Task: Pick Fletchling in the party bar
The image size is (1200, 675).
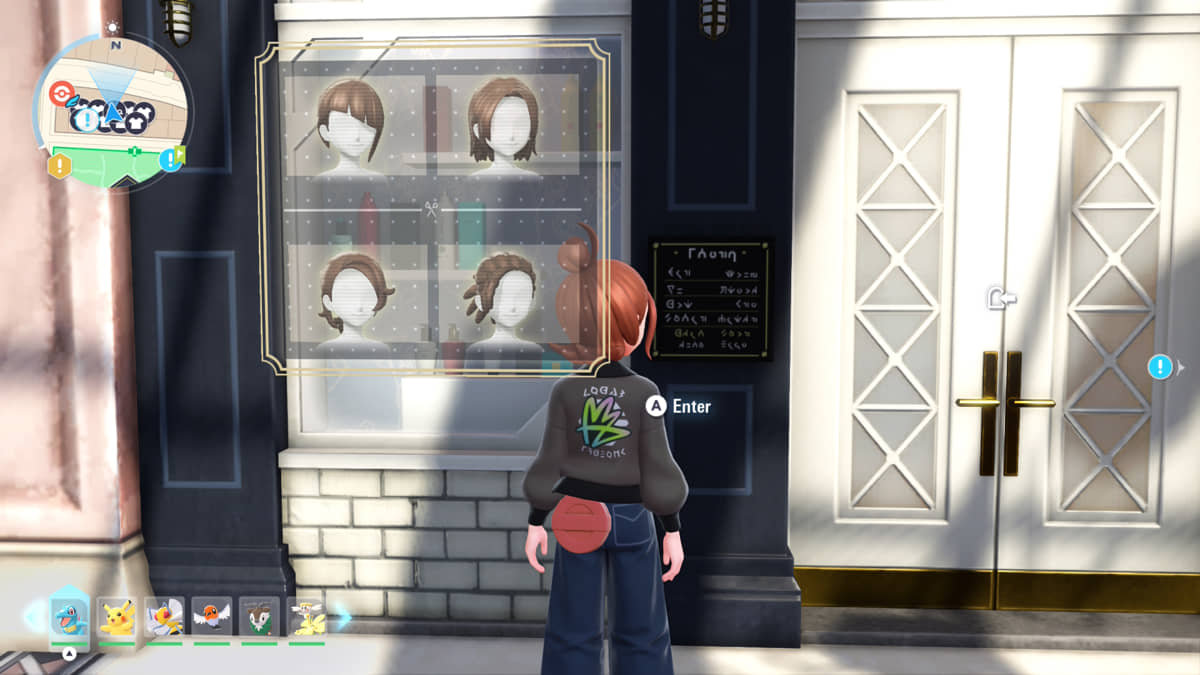Action: (212, 616)
